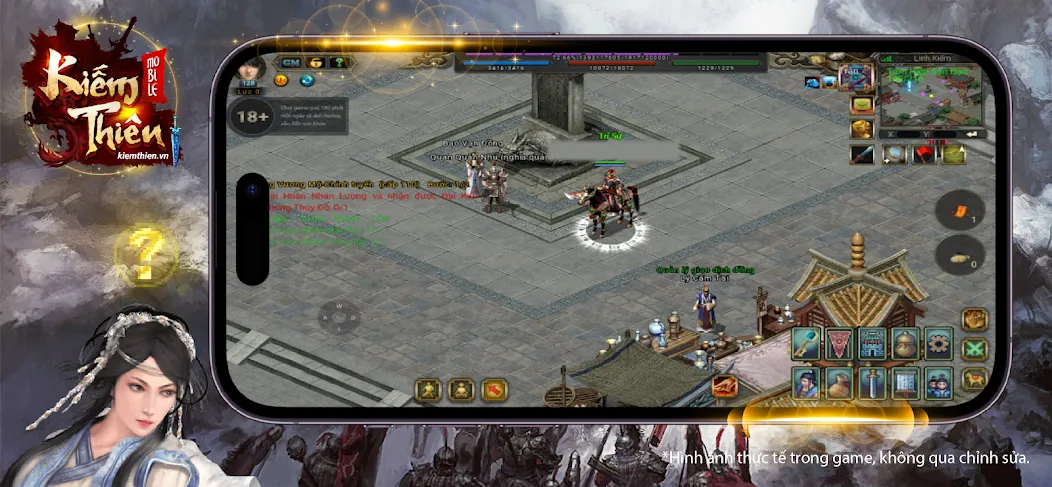This screenshot has width=1052, height=487.
Task: Select the red flag map icon
Action: point(924,154)
